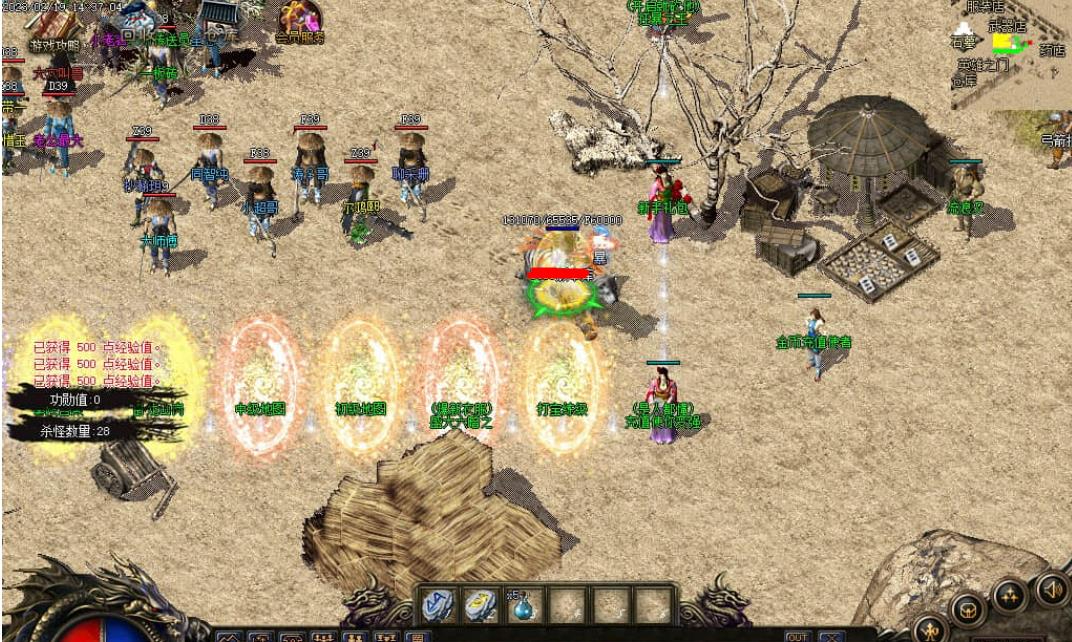Open the 会员服务 member service icon
This screenshot has height=642, width=1072.
point(299,22)
